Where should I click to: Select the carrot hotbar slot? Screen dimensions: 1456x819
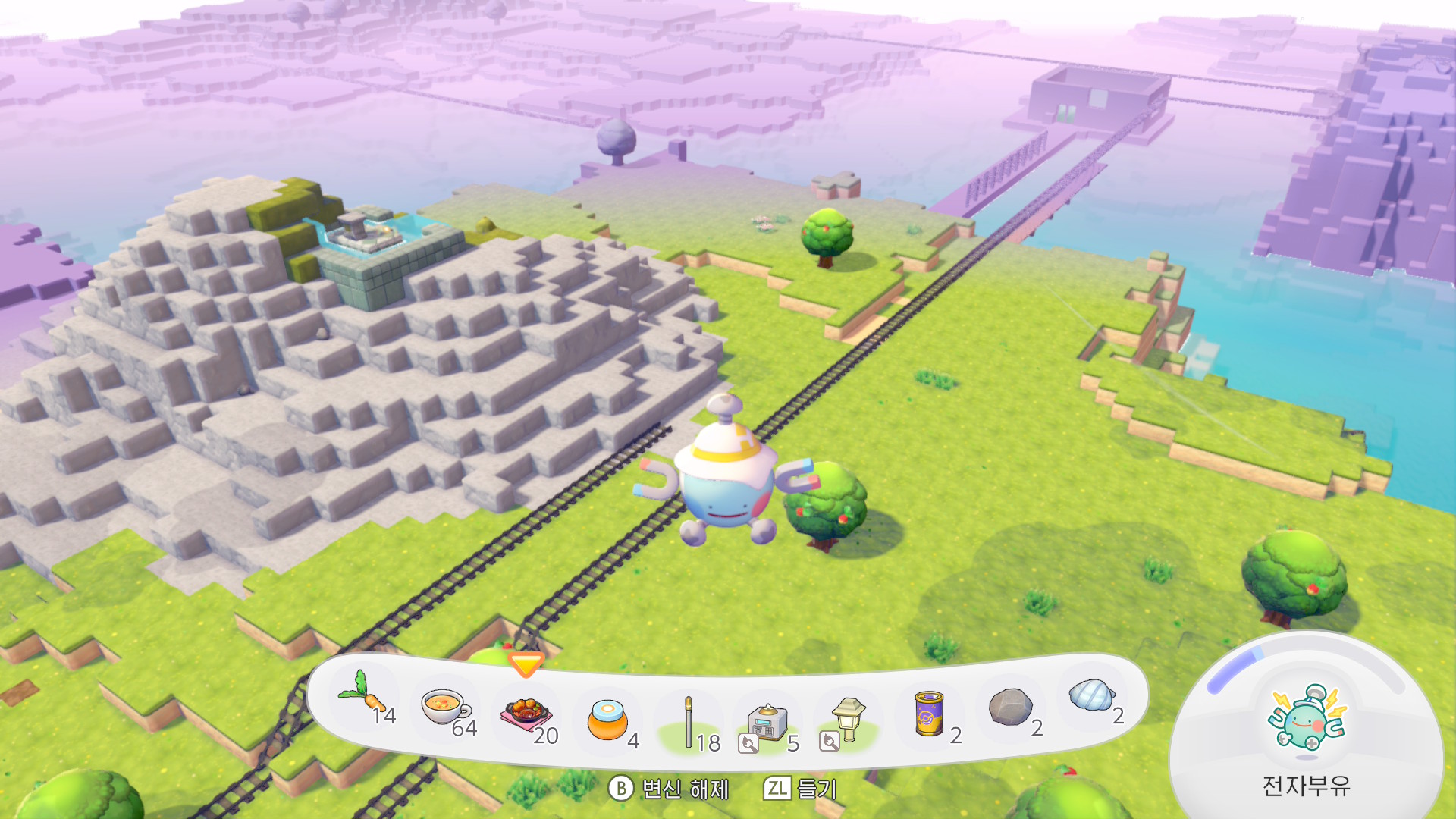point(364,696)
